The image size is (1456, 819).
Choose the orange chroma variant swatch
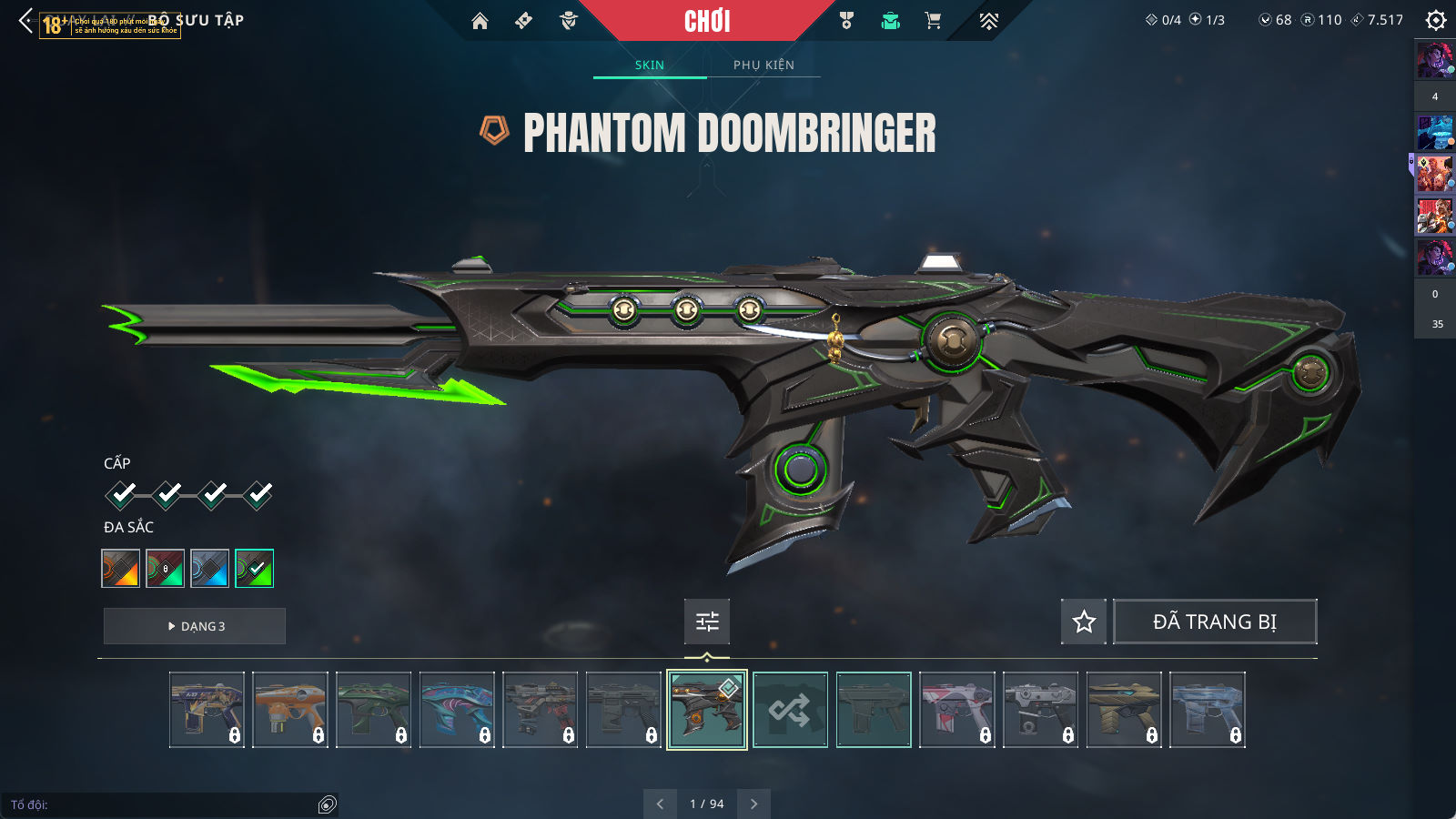[121, 569]
